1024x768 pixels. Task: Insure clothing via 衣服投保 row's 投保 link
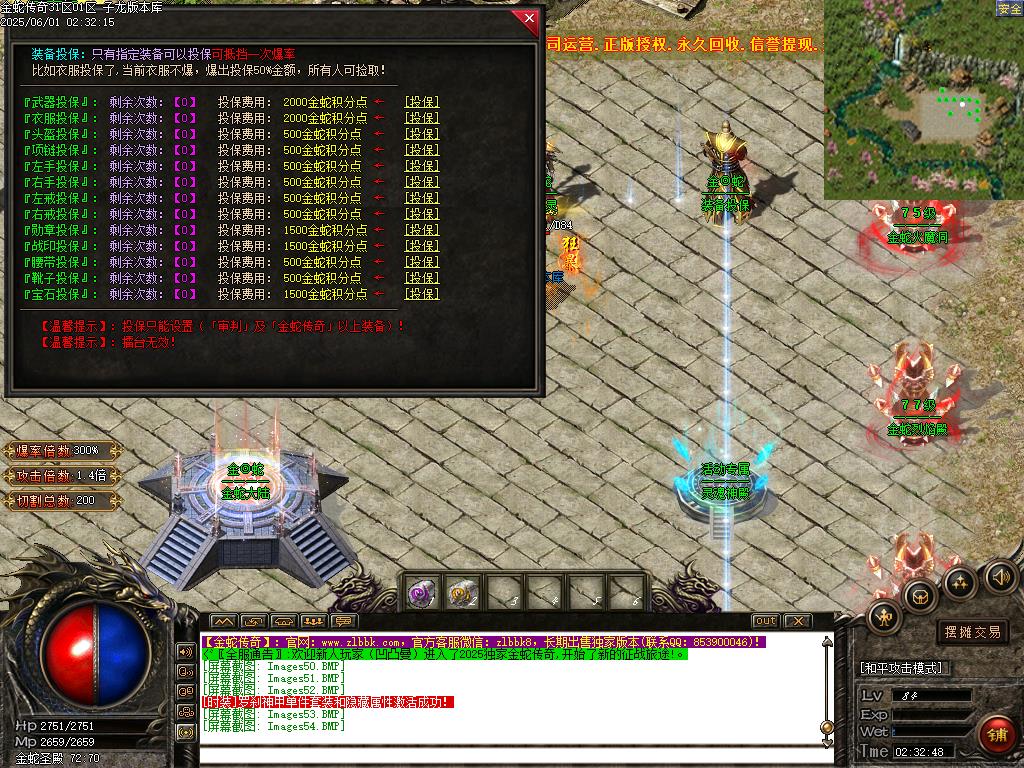pos(421,118)
